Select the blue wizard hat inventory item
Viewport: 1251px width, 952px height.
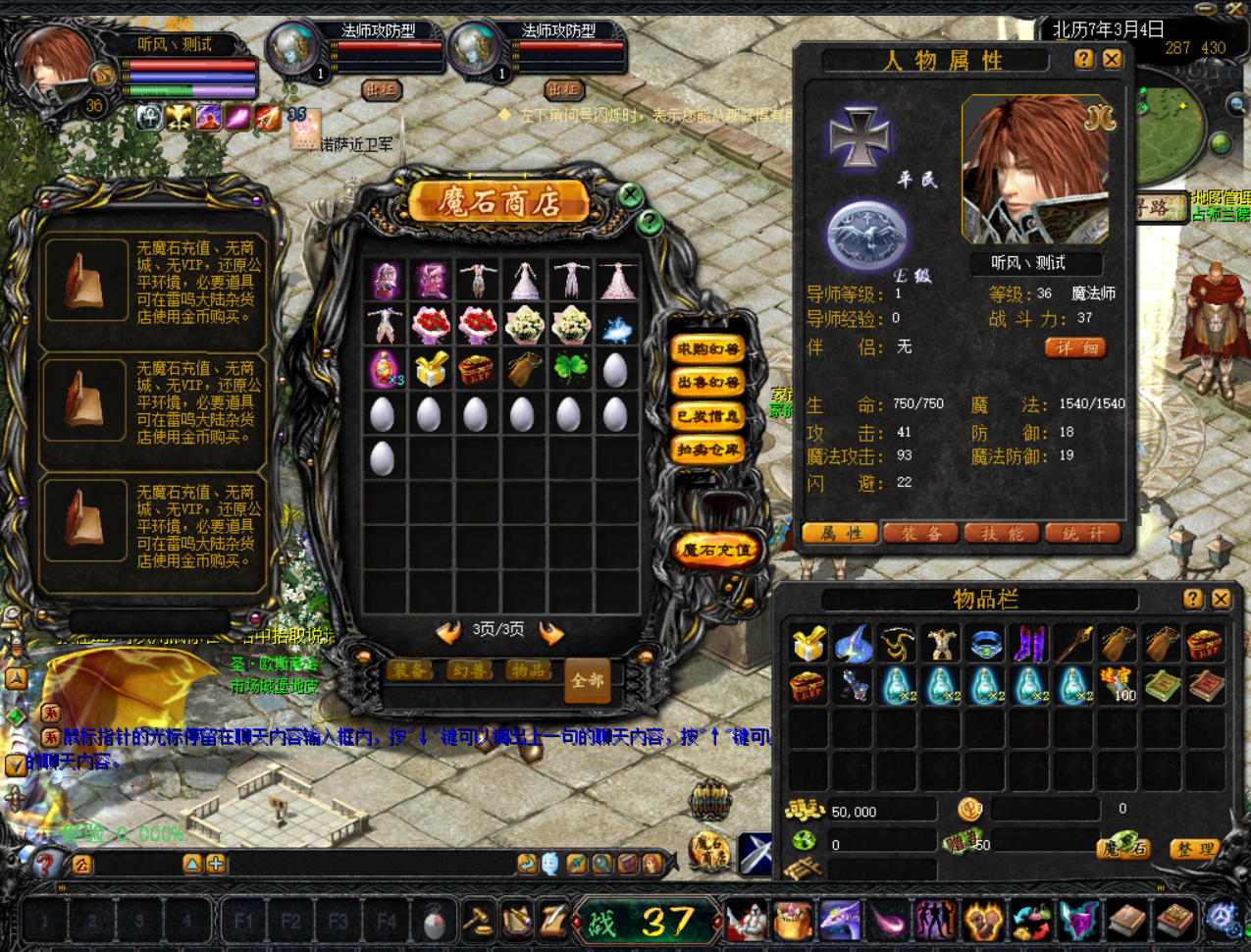[x=853, y=644]
